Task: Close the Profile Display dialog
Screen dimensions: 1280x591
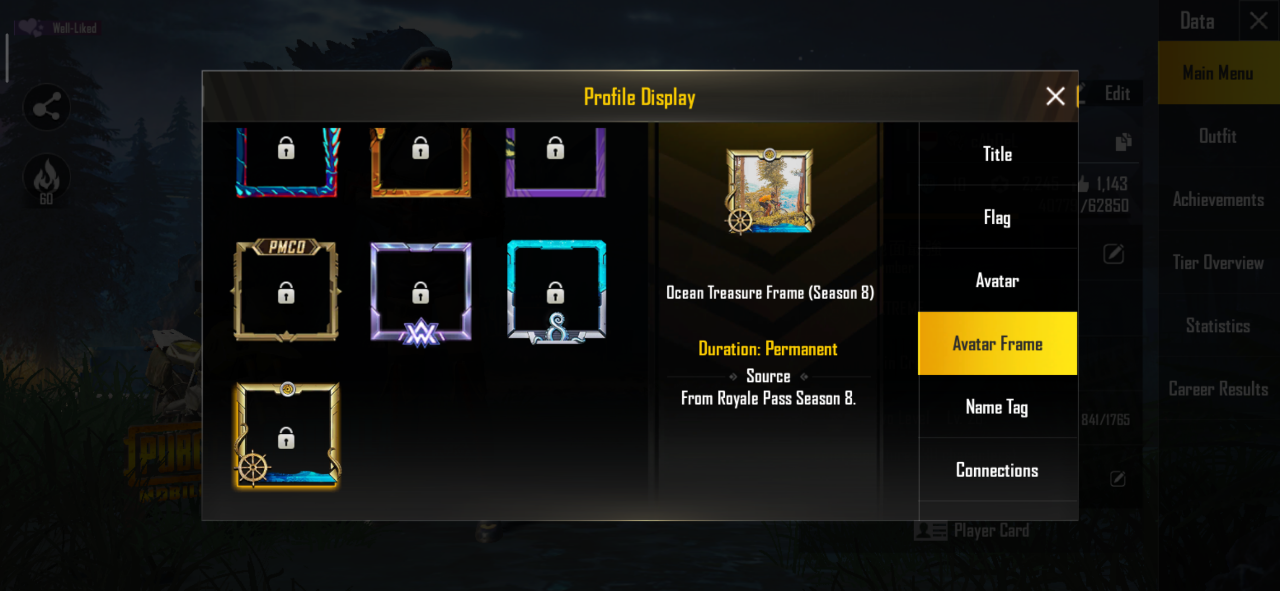Action: 1055,96
